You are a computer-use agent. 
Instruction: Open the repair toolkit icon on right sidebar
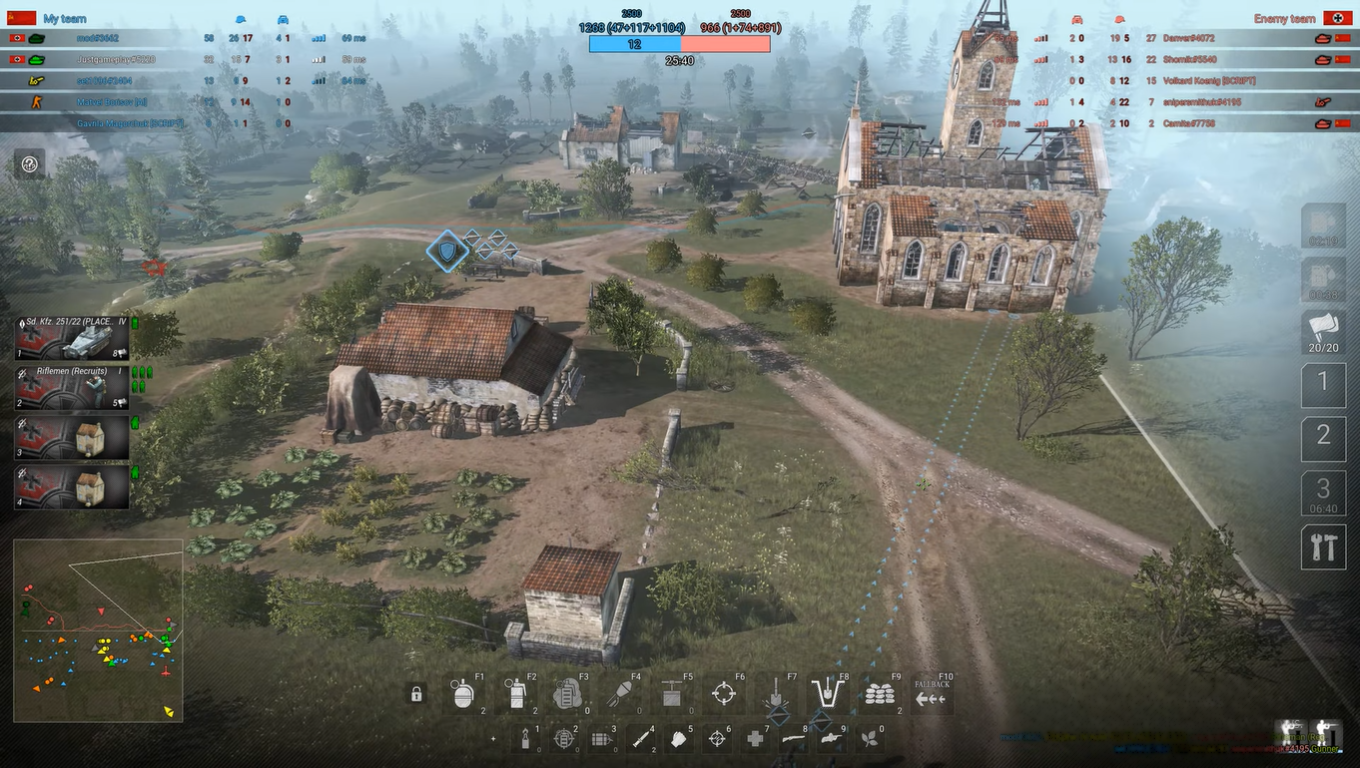1323,547
